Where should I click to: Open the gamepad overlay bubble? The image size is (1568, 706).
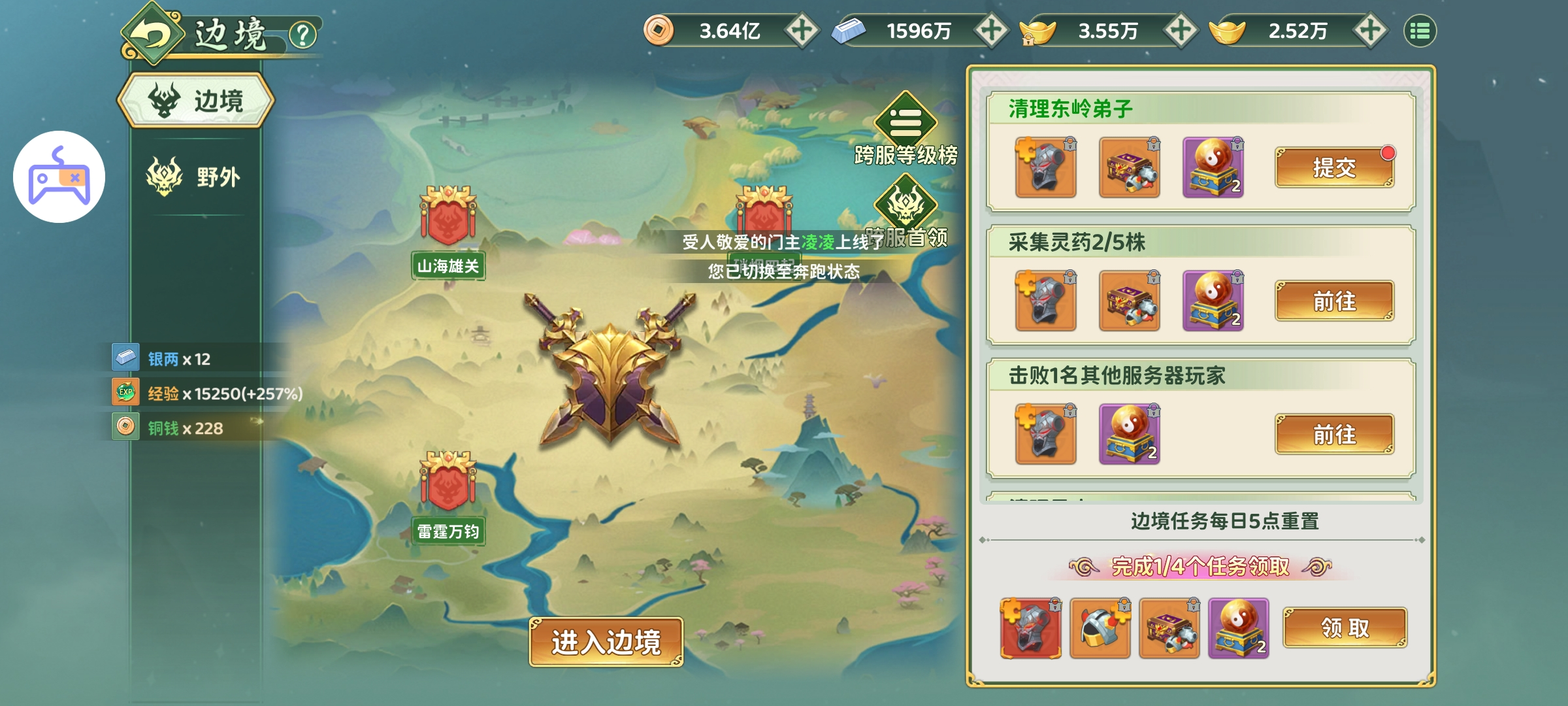point(59,176)
